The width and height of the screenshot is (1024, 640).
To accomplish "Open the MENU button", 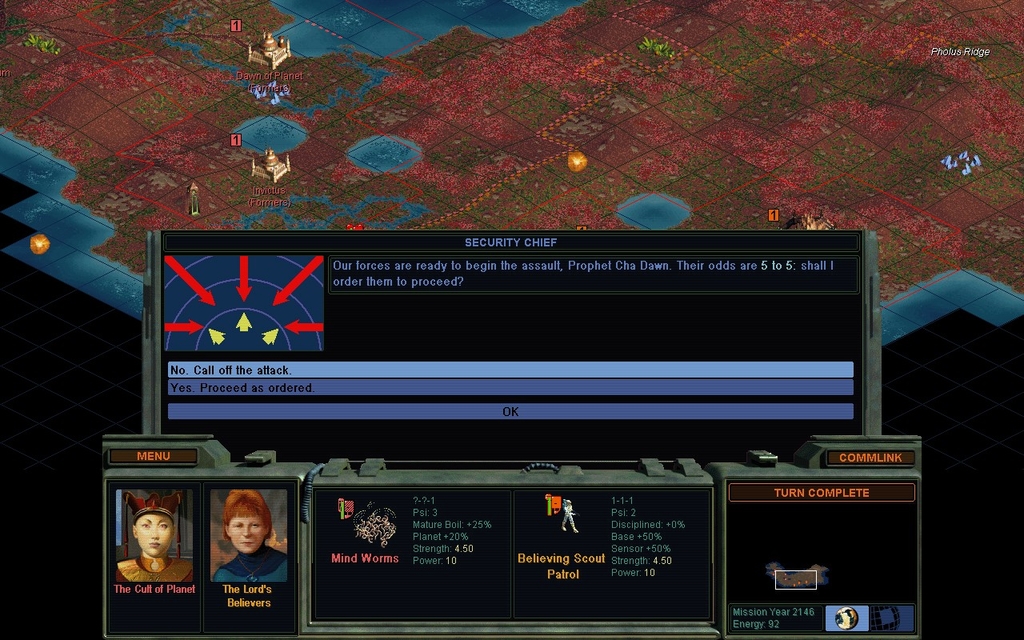I will pos(153,456).
